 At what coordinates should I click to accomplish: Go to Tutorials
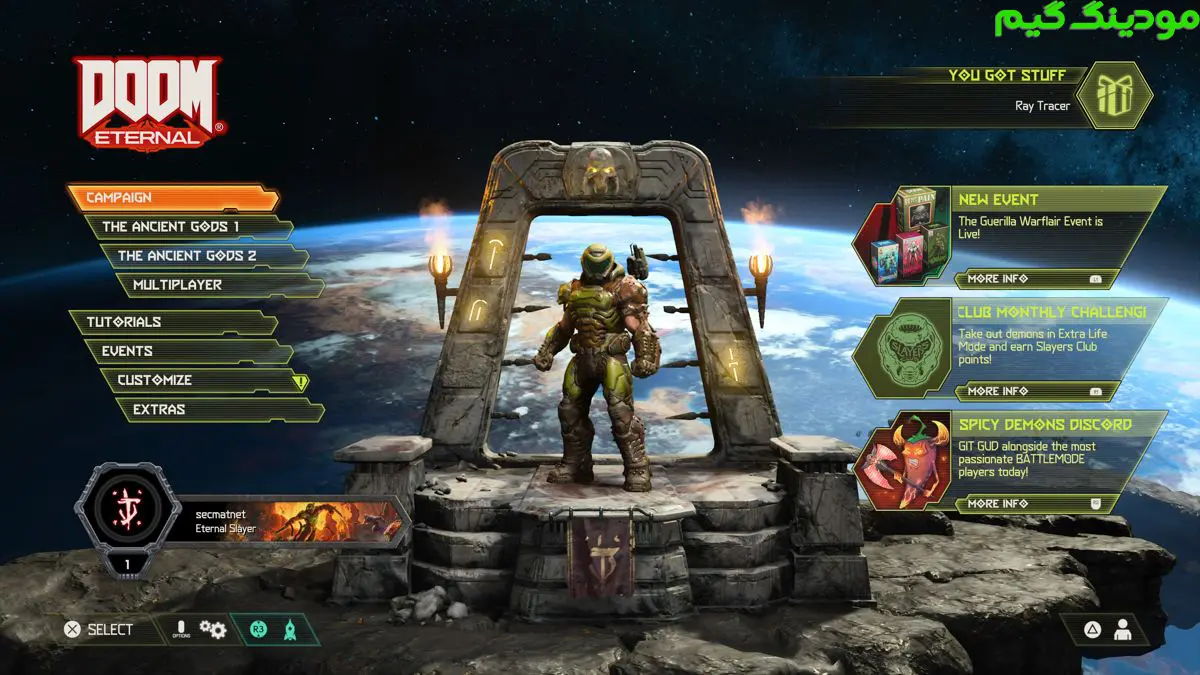click(x=170, y=322)
